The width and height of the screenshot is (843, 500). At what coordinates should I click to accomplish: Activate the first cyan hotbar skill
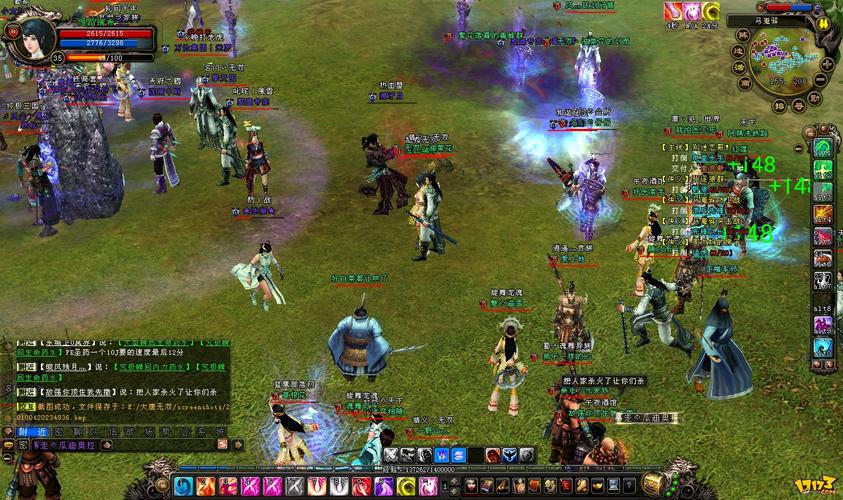(x=183, y=487)
